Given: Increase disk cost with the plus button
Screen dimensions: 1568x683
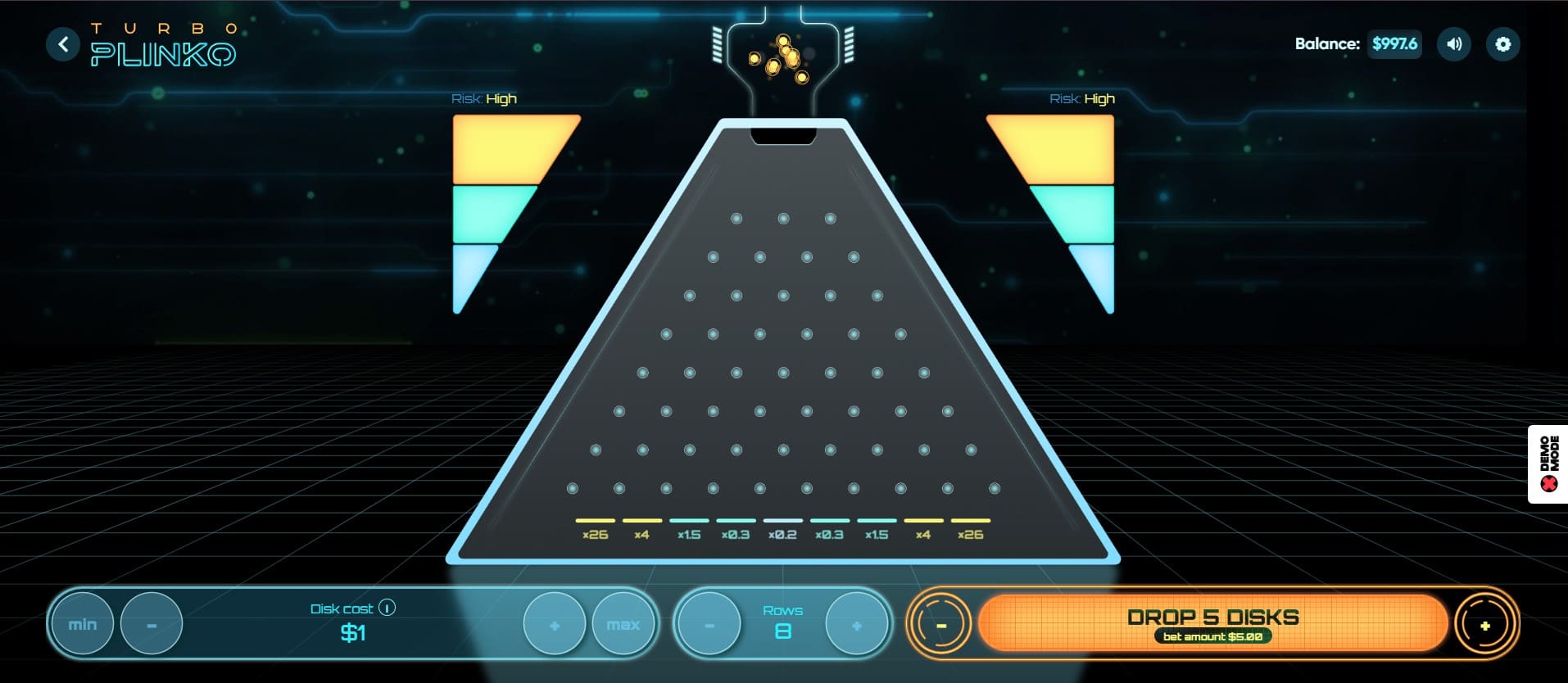Looking at the screenshot, I should (x=555, y=623).
